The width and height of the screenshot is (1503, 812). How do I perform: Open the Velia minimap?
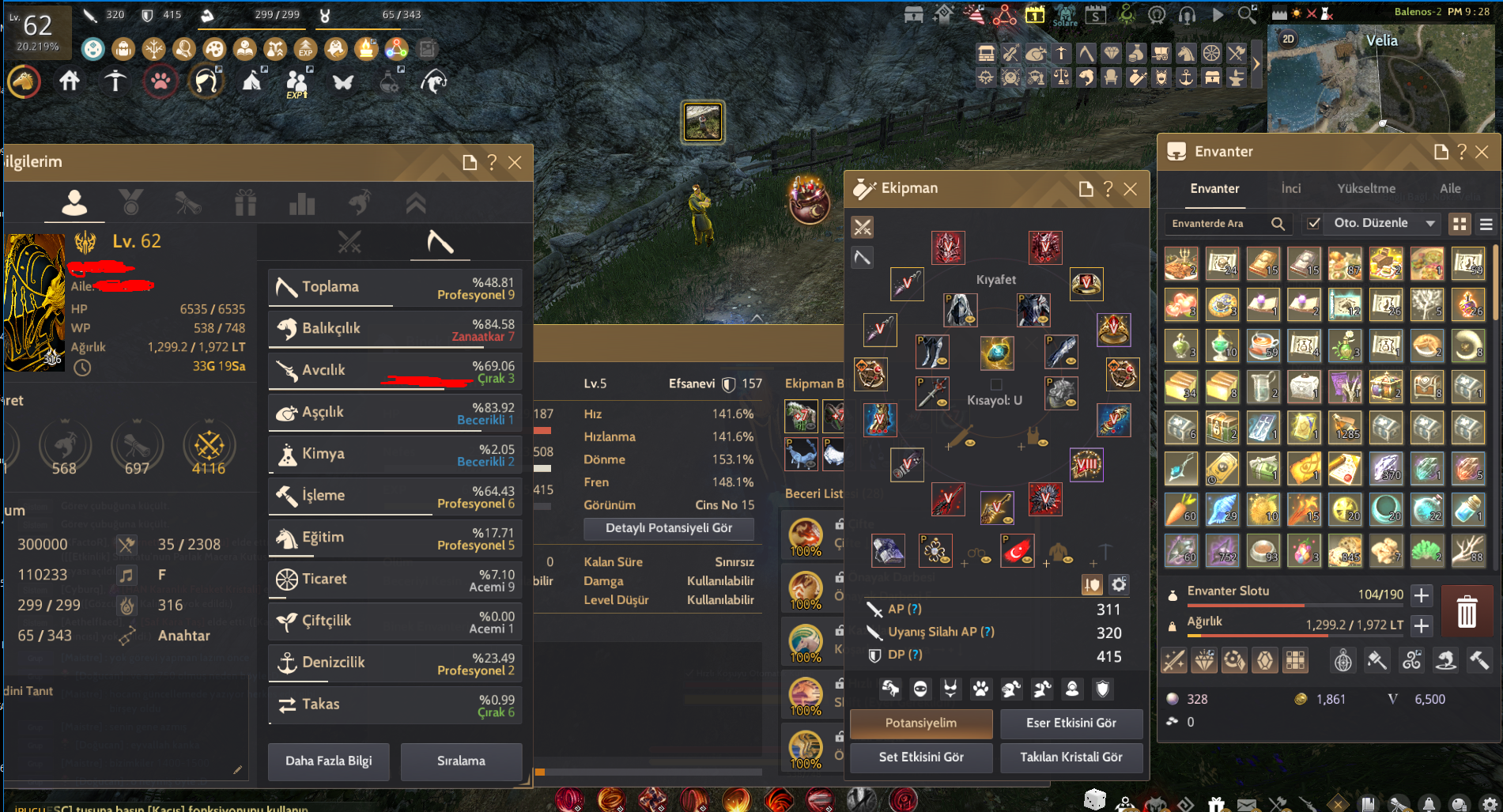tap(1382, 79)
